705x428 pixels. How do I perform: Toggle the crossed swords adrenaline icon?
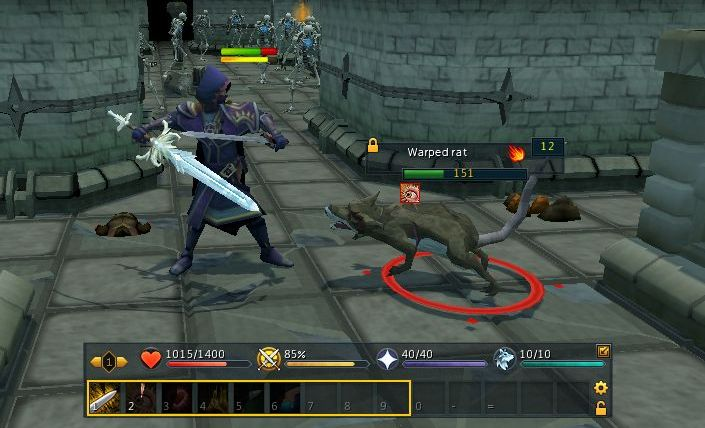pyautogui.click(x=268, y=360)
